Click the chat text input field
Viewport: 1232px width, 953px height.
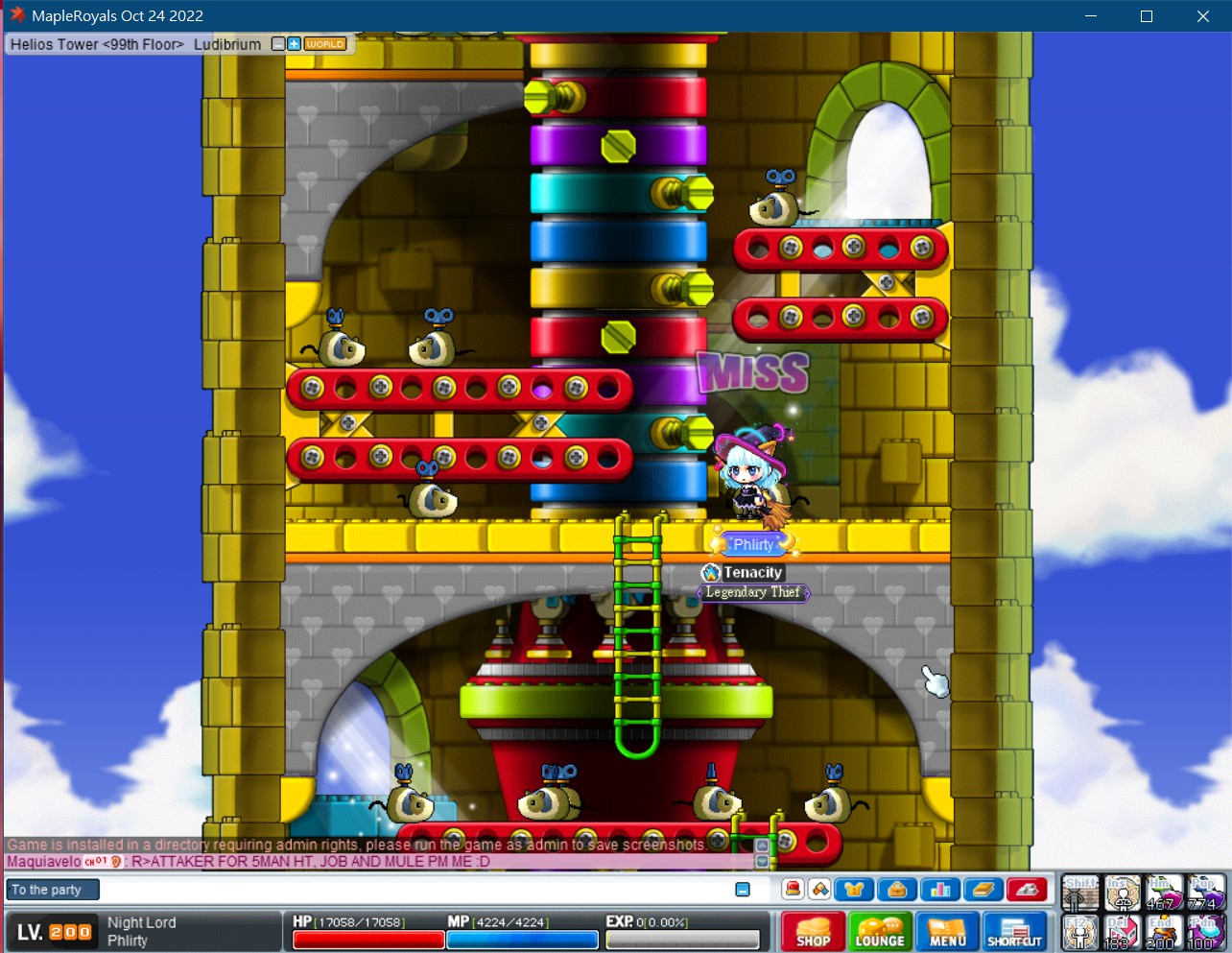(x=413, y=890)
